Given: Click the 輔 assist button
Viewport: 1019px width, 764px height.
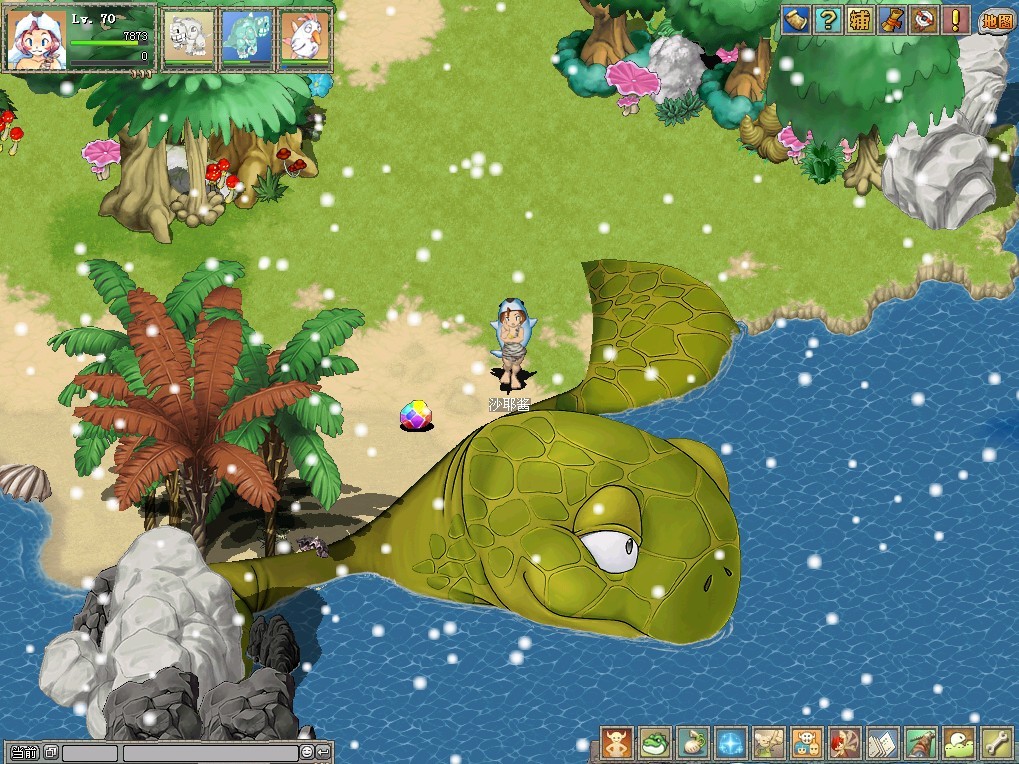Looking at the screenshot, I should (860, 19).
